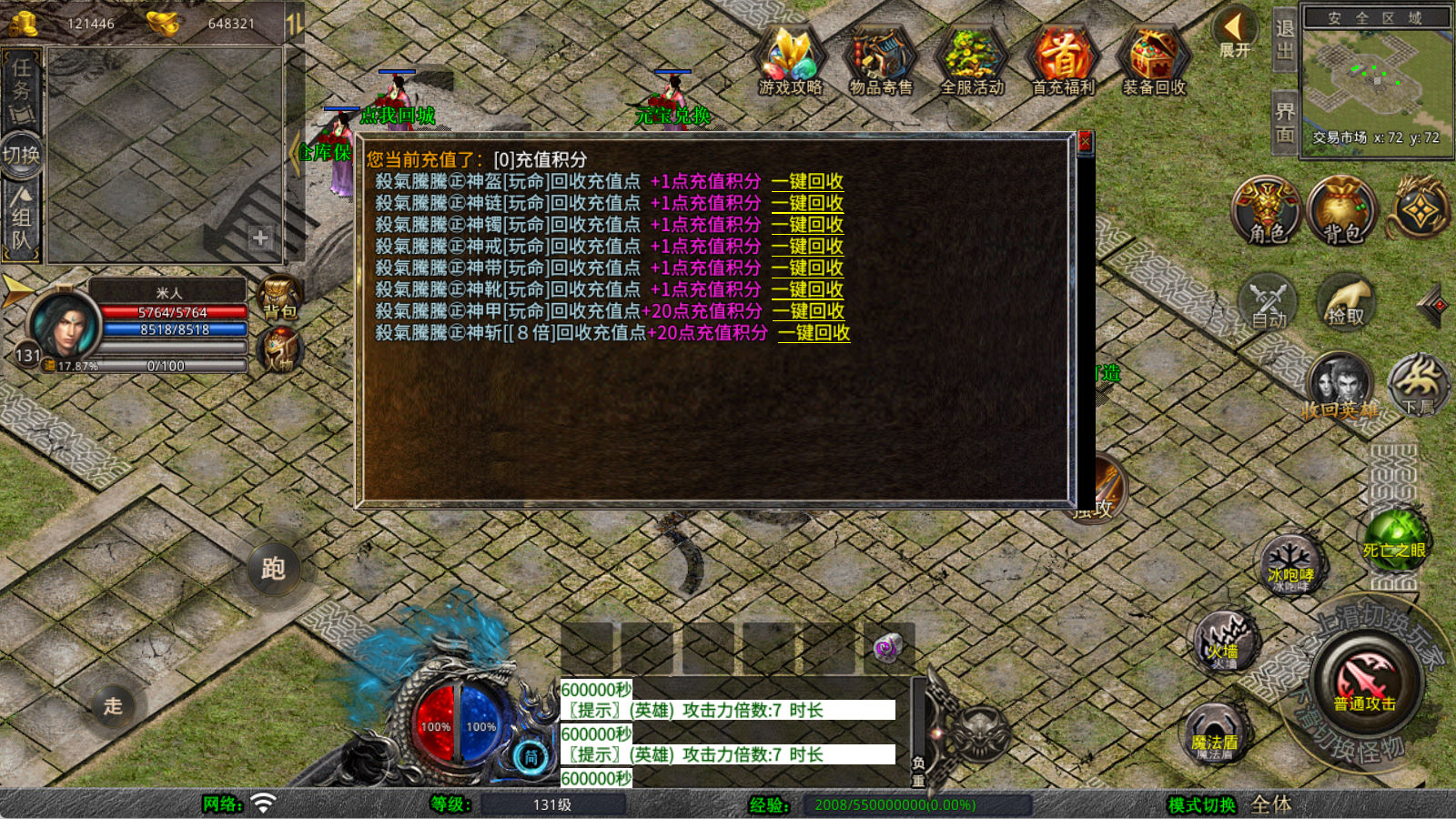Image resolution: width=1456 pixels, height=819 pixels.
Task: Cast the 火墙 fire wall skill
Action: (x=1224, y=641)
